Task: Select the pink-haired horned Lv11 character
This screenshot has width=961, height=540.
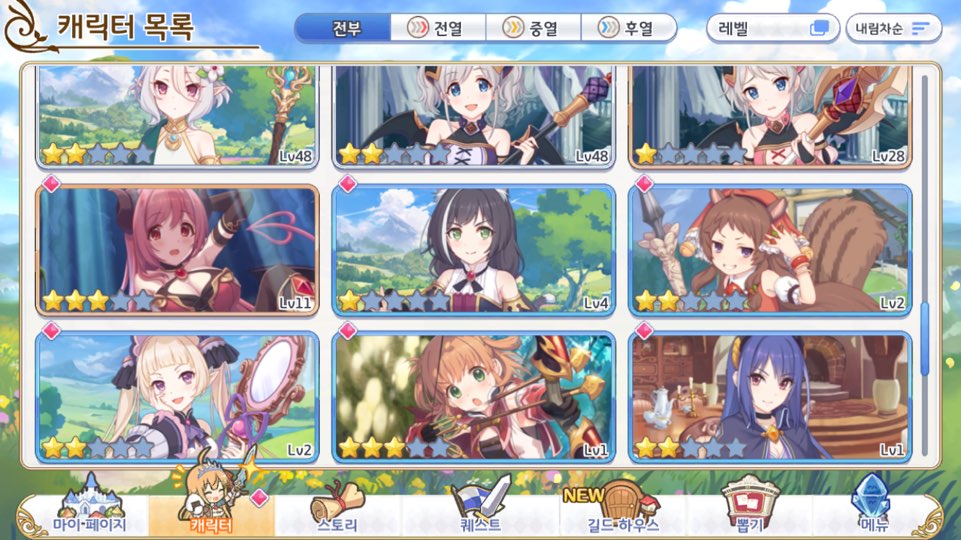Action: (178, 250)
